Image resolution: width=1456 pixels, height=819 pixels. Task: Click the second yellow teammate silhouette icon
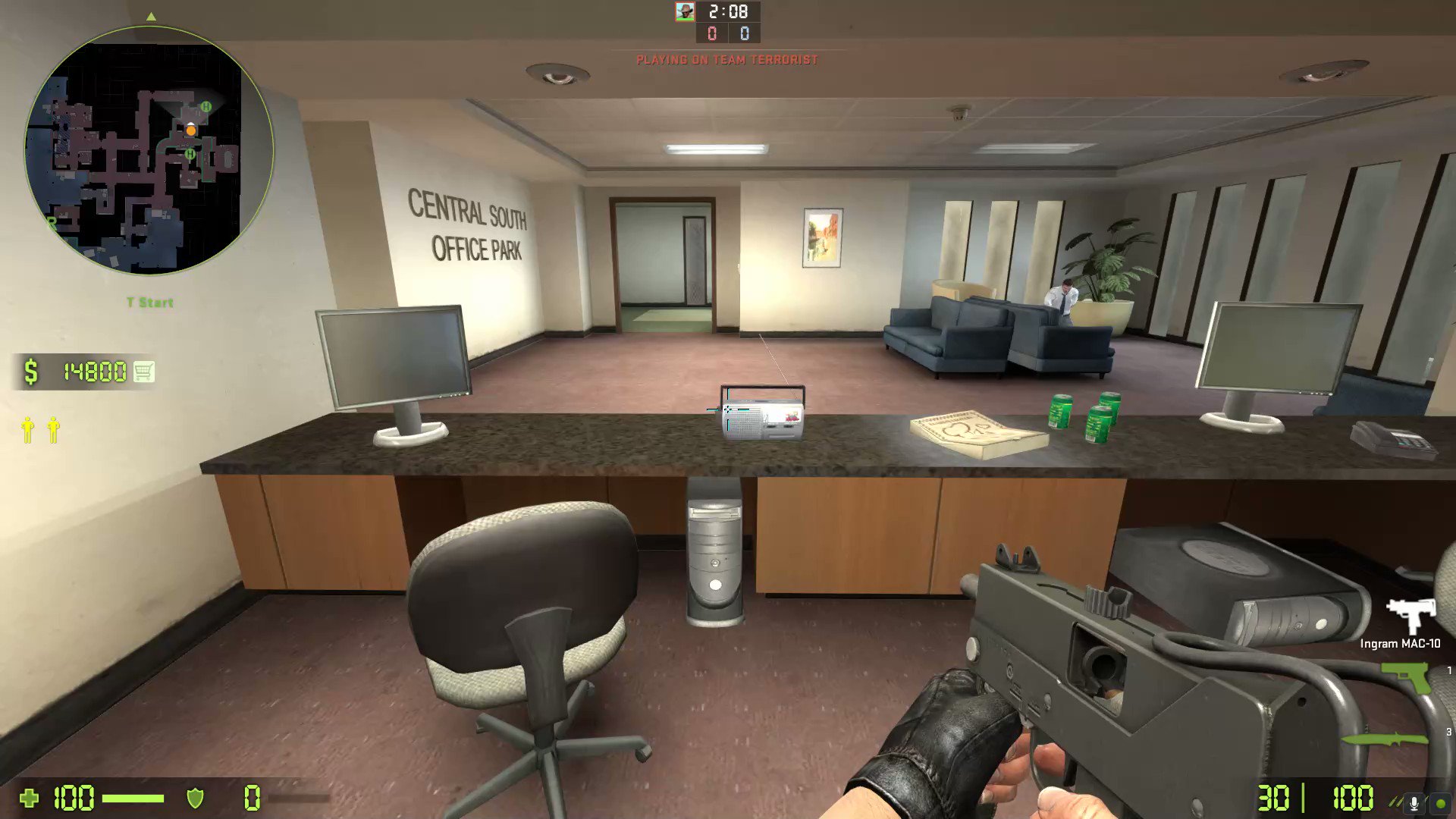[x=52, y=427]
